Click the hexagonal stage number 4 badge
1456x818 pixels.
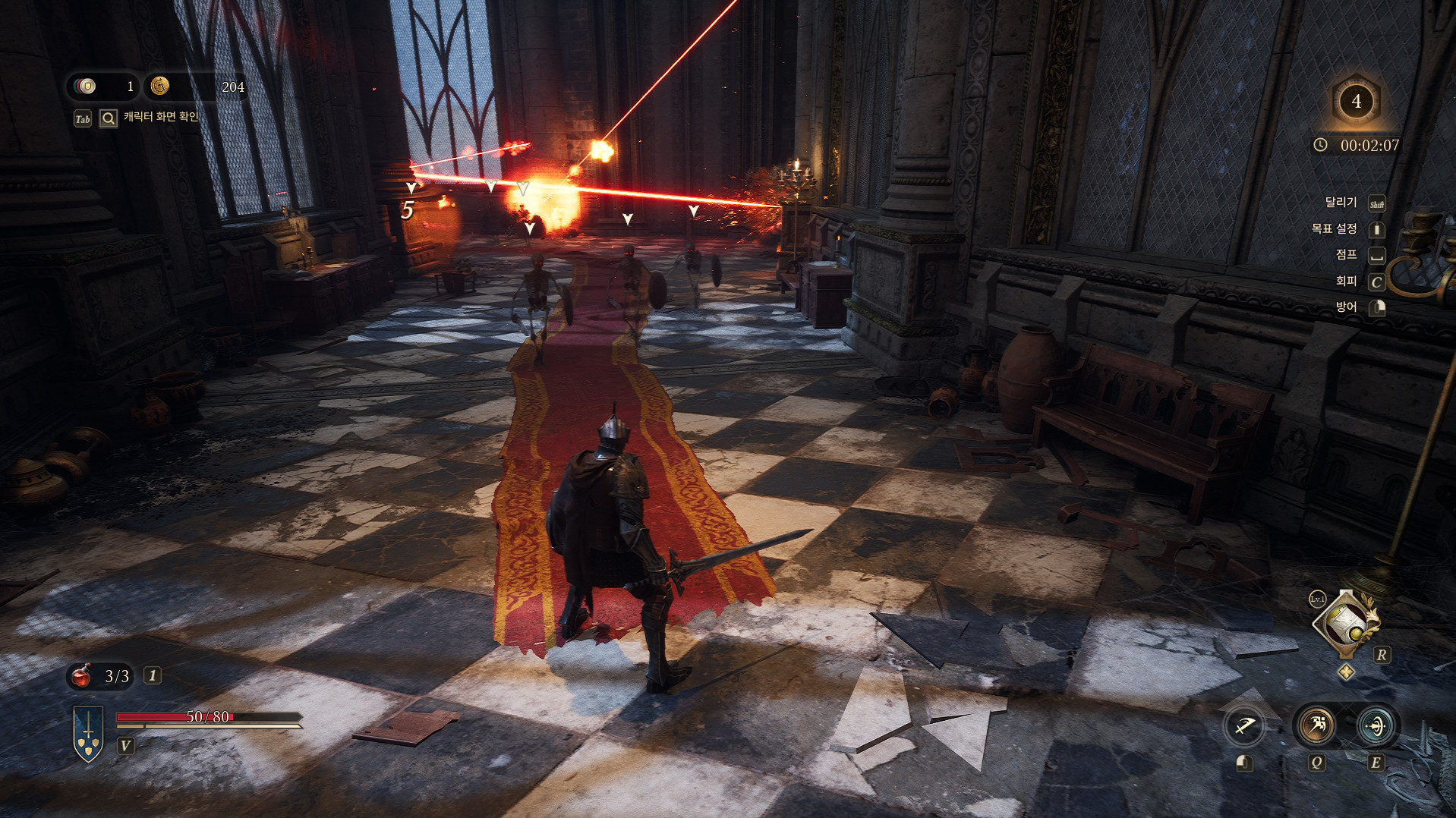[x=1356, y=102]
